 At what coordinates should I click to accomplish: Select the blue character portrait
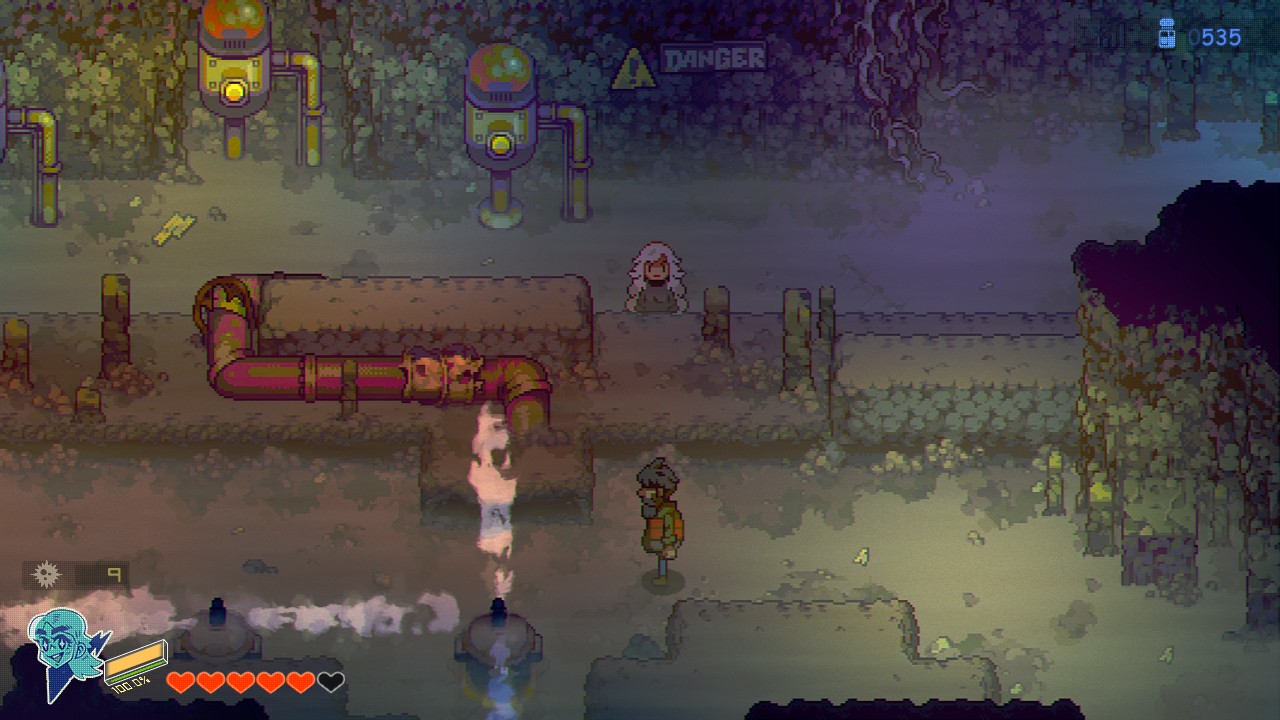click(x=64, y=651)
